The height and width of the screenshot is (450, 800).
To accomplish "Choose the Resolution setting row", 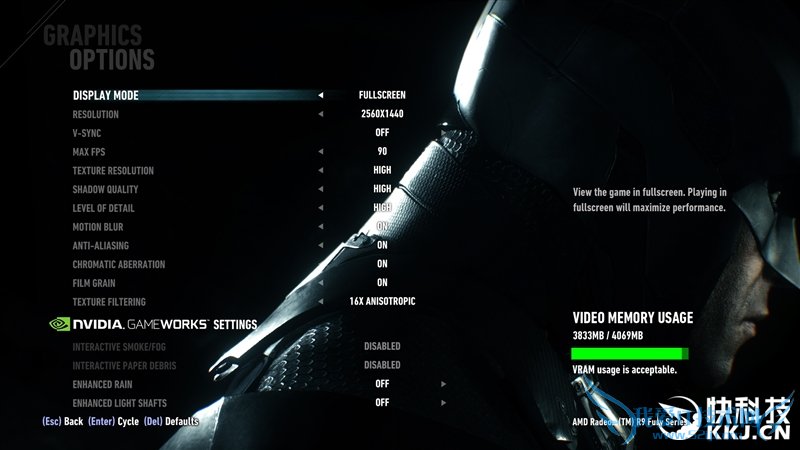I will click(96, 115).
